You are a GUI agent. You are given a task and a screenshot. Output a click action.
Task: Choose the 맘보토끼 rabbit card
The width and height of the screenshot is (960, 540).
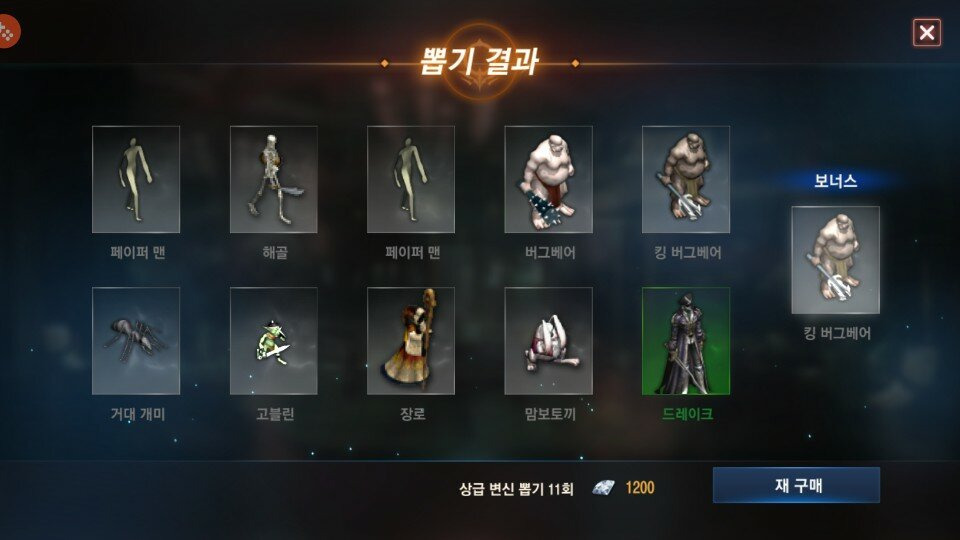[548, 341]
